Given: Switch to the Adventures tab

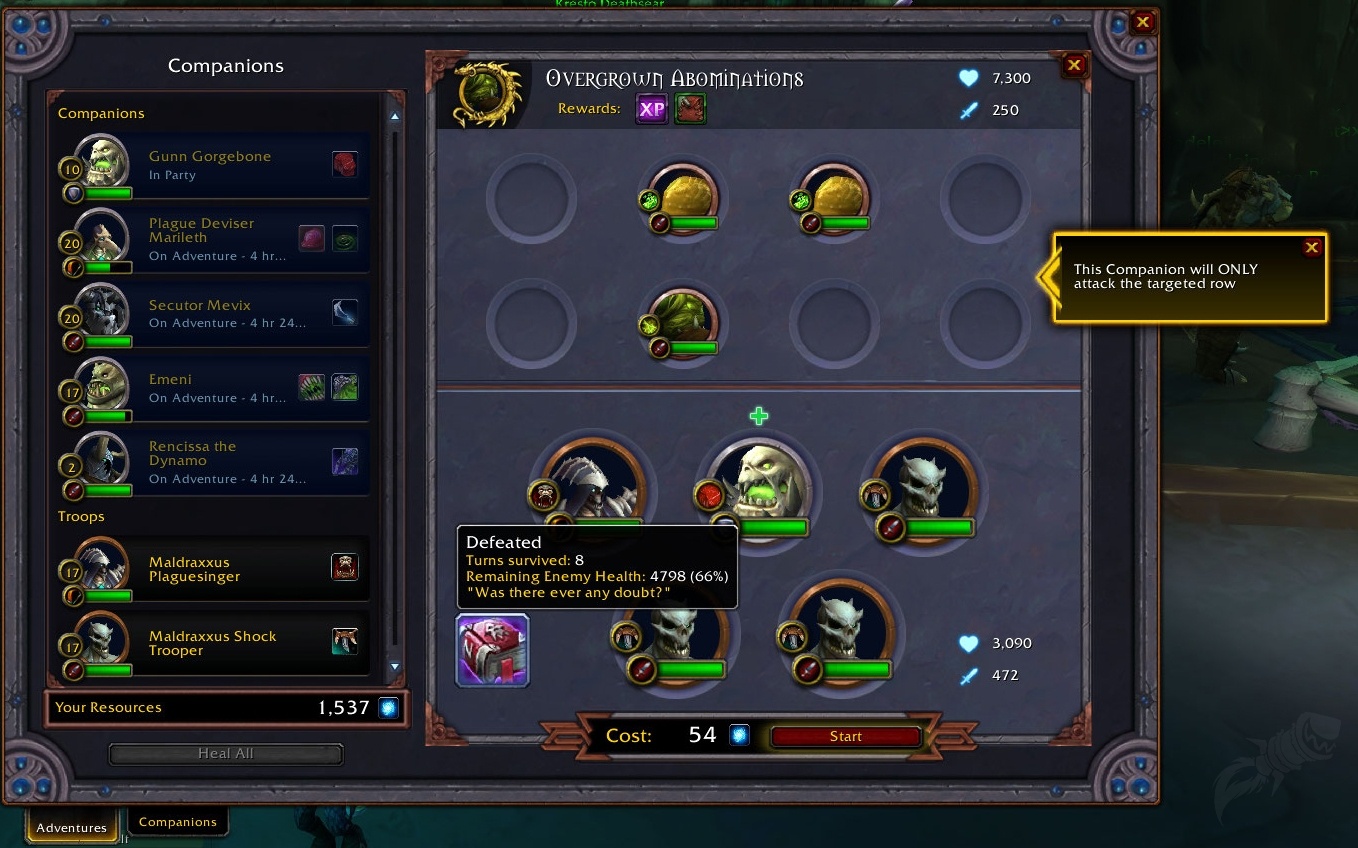Looking at the screenshot, I should 71,827.
